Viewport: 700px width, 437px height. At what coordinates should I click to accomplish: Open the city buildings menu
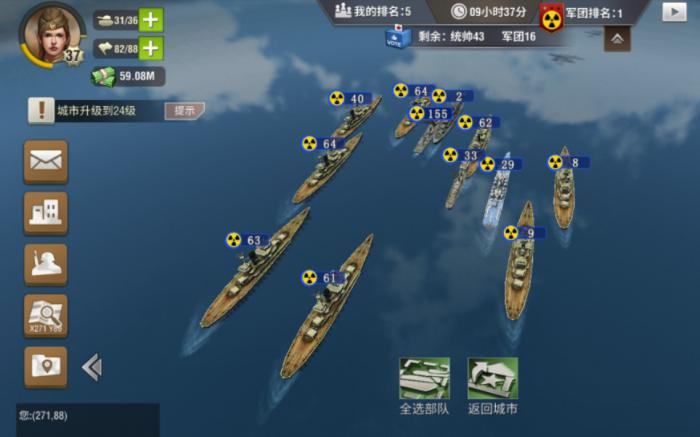click(46, 212)
